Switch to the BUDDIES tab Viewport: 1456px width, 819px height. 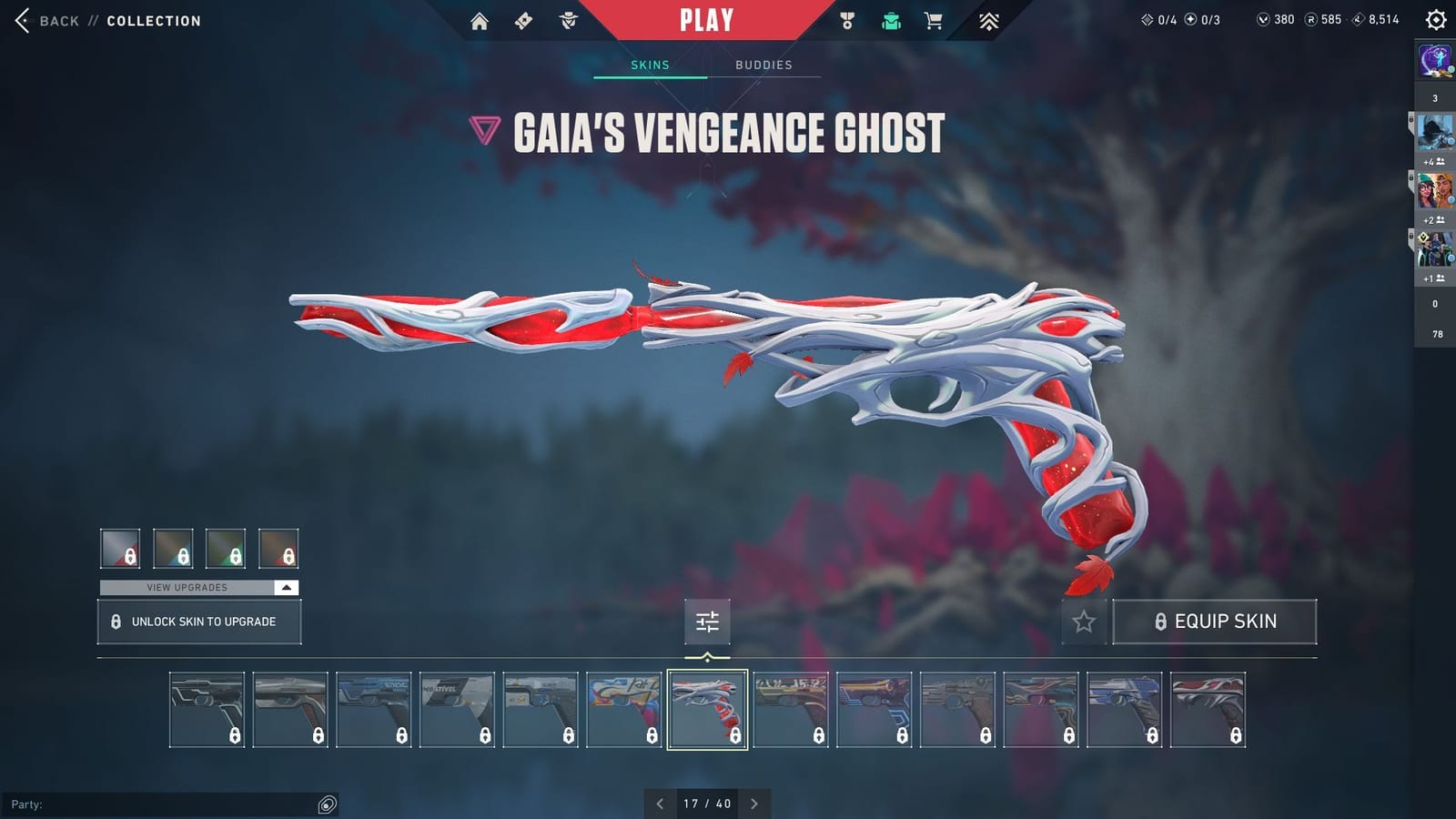click(x=764, y=65)
